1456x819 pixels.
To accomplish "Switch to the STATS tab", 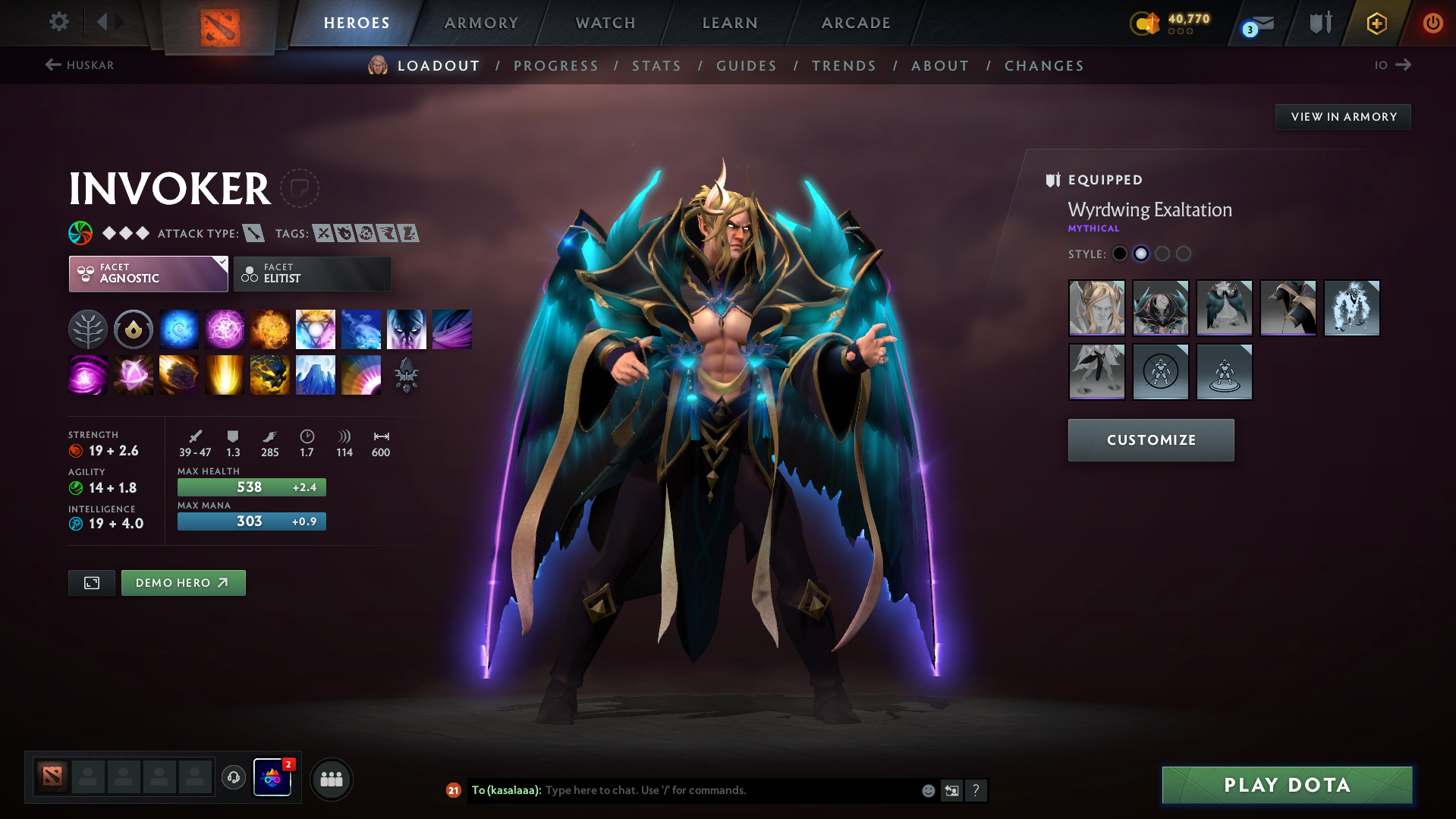I will 656,65.
